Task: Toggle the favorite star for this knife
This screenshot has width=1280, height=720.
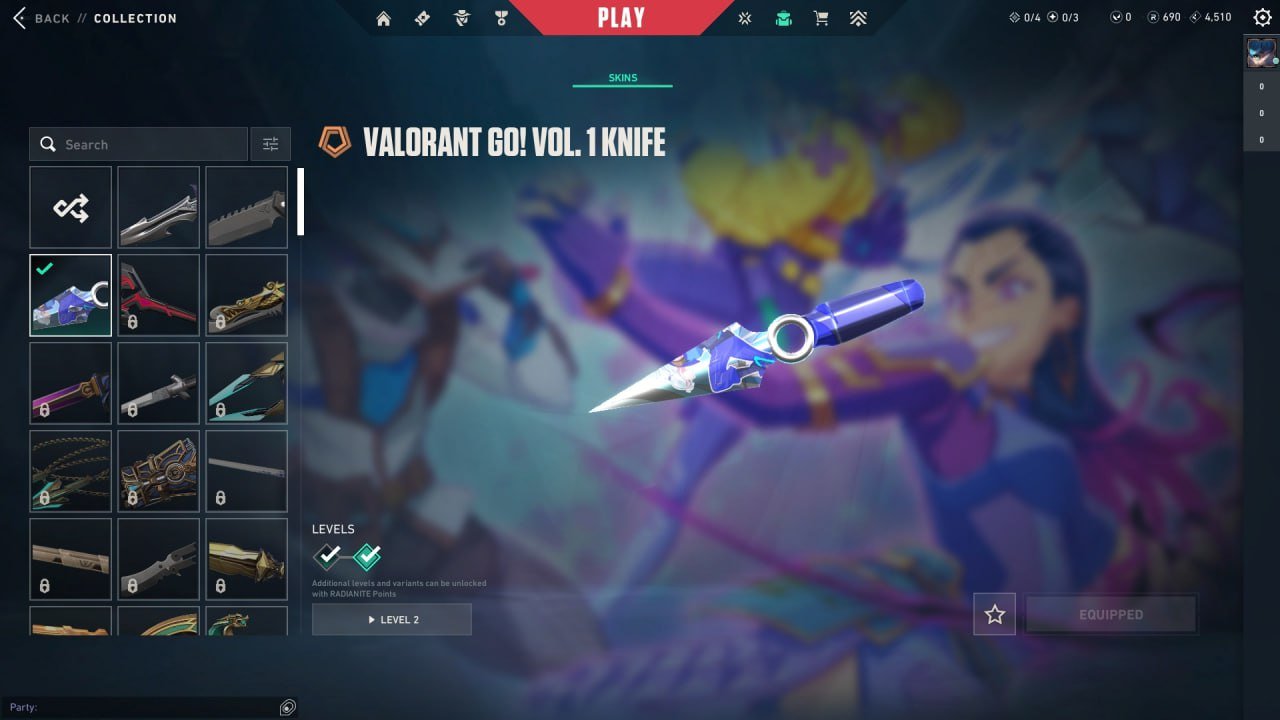Action: pyautogui.click(x=994, y=614)
